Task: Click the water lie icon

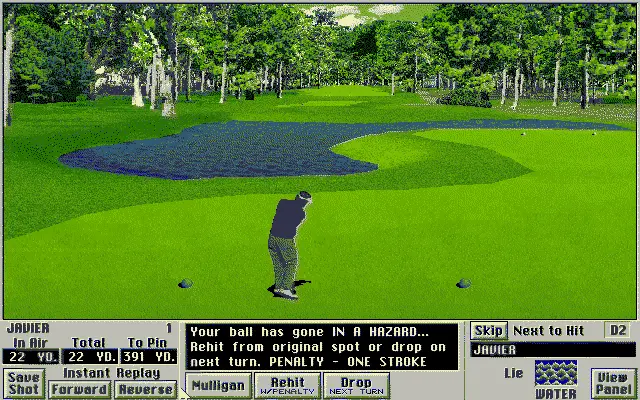Action: pyautogui.click(x=556, y=374)
